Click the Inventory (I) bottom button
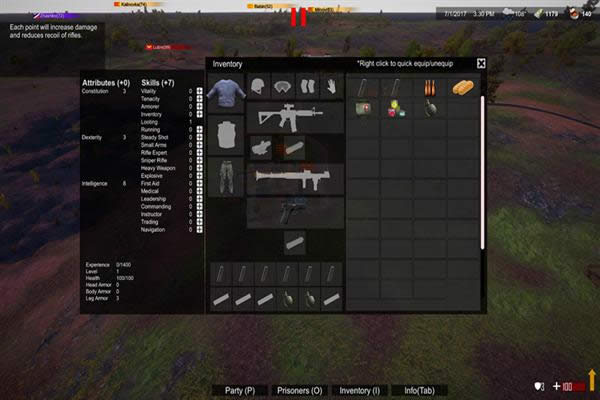 tap(359, 390)
